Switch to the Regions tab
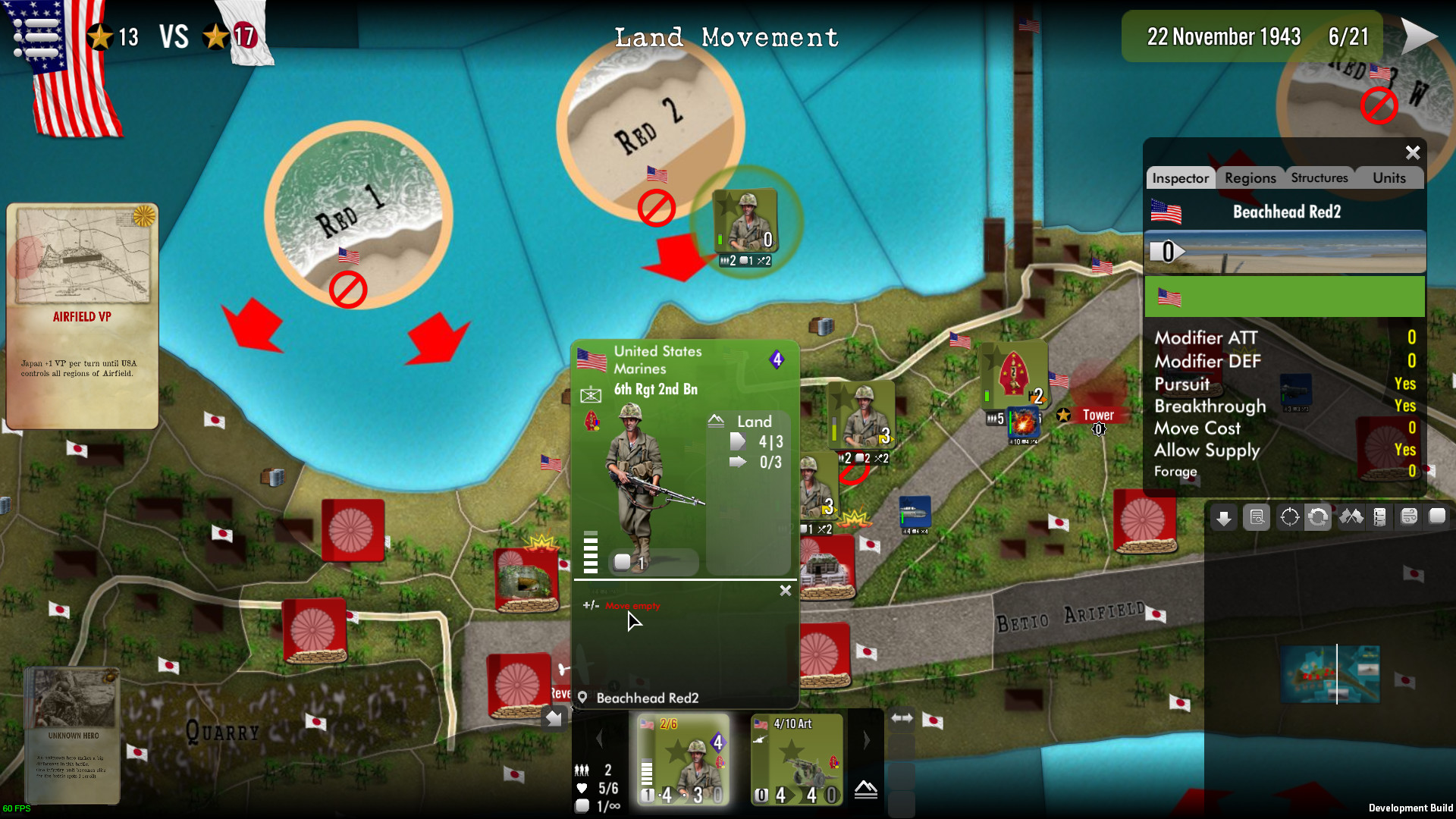The height and width of the screenshot is (819, 1456). point(1250,178)
